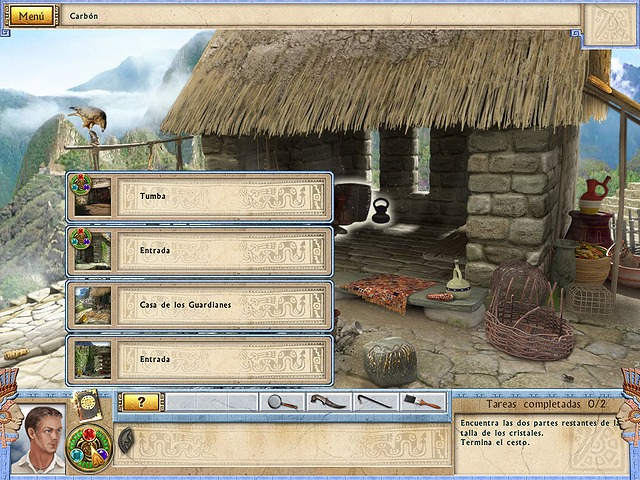
Task: Select the magnifying glass inventory item
Action: (283, 402)
